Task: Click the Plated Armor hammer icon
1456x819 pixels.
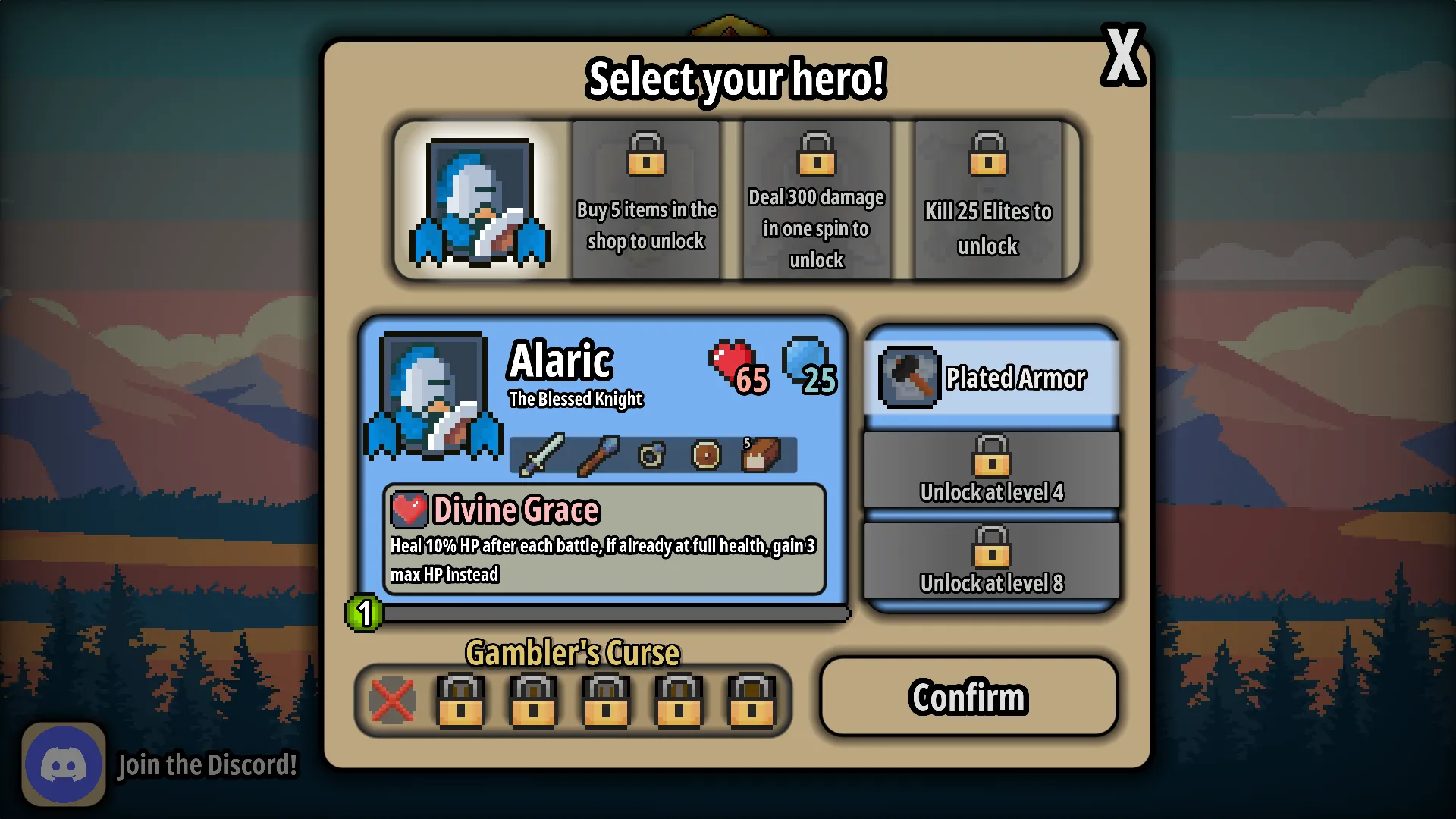Action: click(908, 378)
